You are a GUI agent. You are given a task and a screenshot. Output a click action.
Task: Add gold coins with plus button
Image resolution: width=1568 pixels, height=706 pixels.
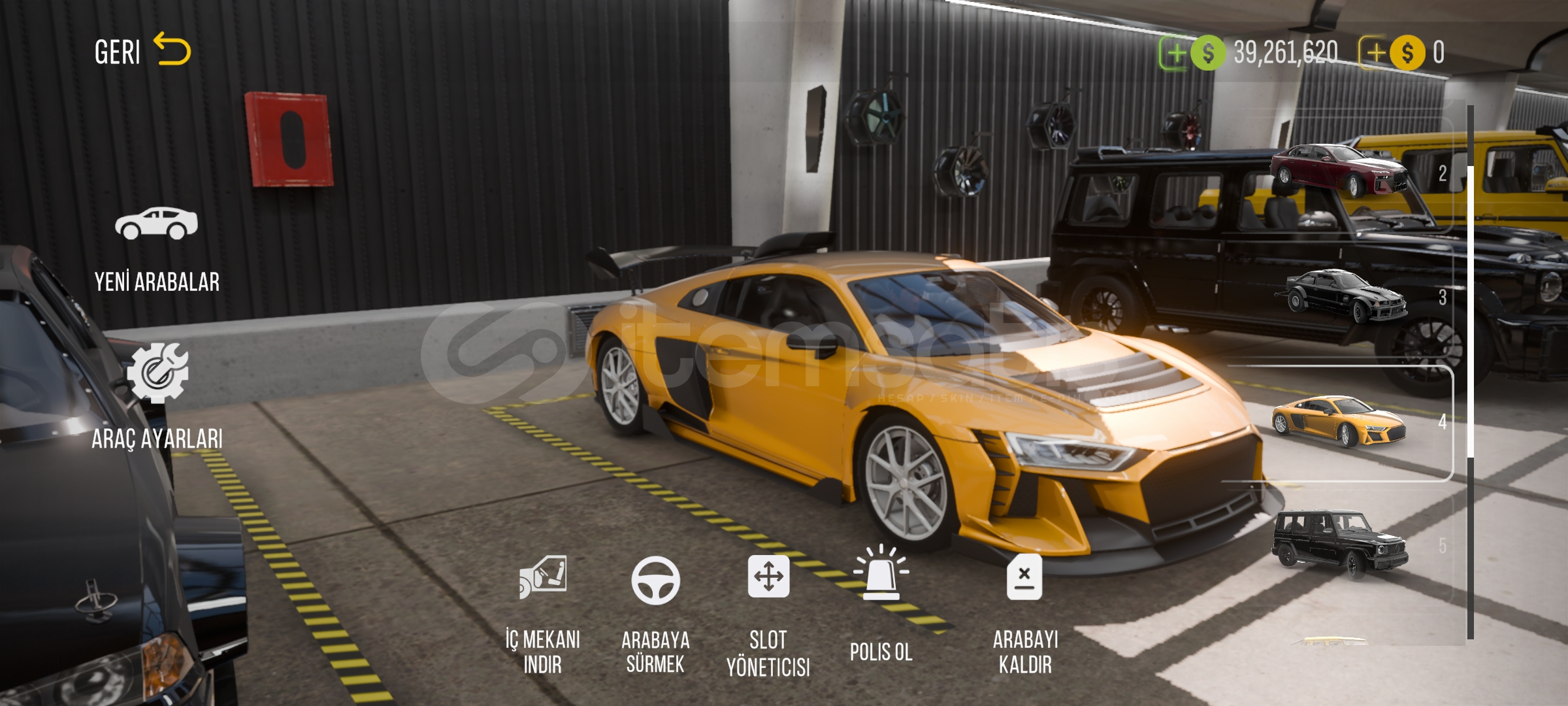pos(1375,53)
